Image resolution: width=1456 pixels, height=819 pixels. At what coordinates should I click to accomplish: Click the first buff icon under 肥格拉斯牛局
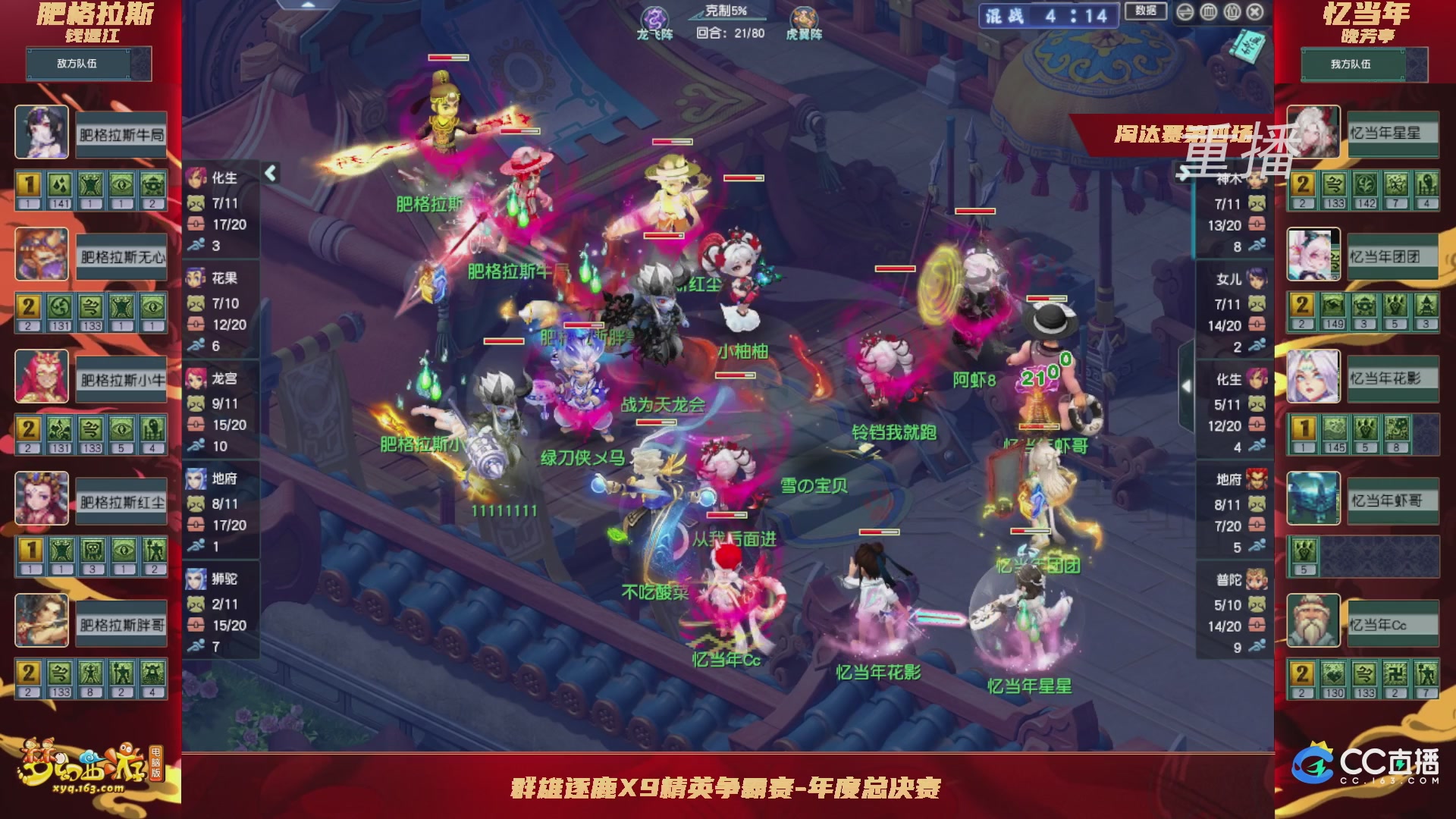coord(28,182)
